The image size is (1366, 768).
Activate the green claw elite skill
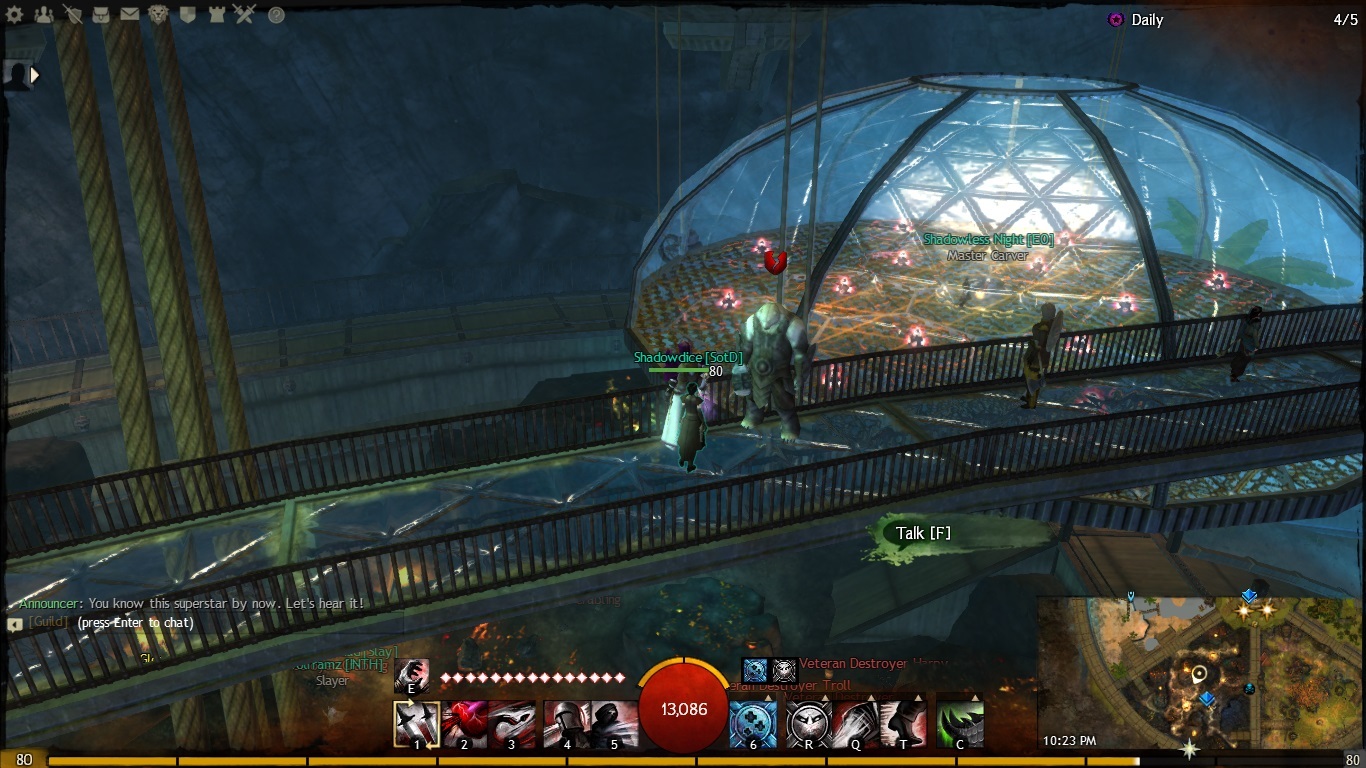(960, 721)
